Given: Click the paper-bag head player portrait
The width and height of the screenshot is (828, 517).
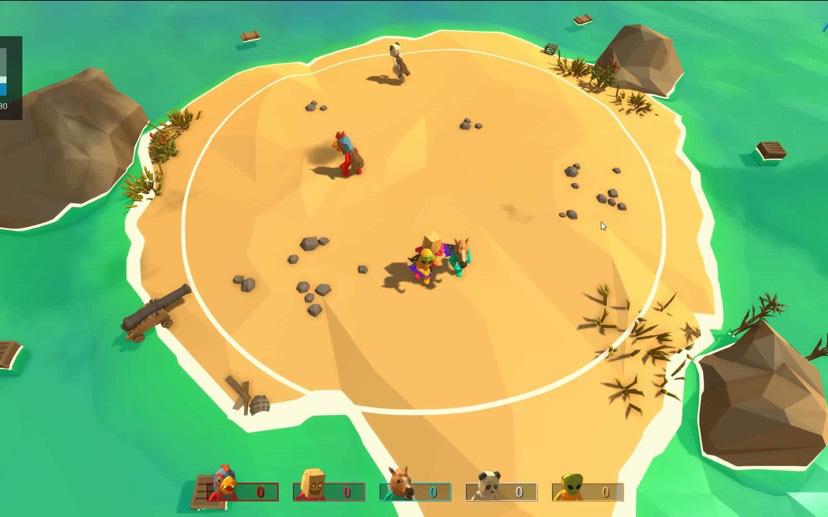Looking at the screenshot, I should coord(312,487).
